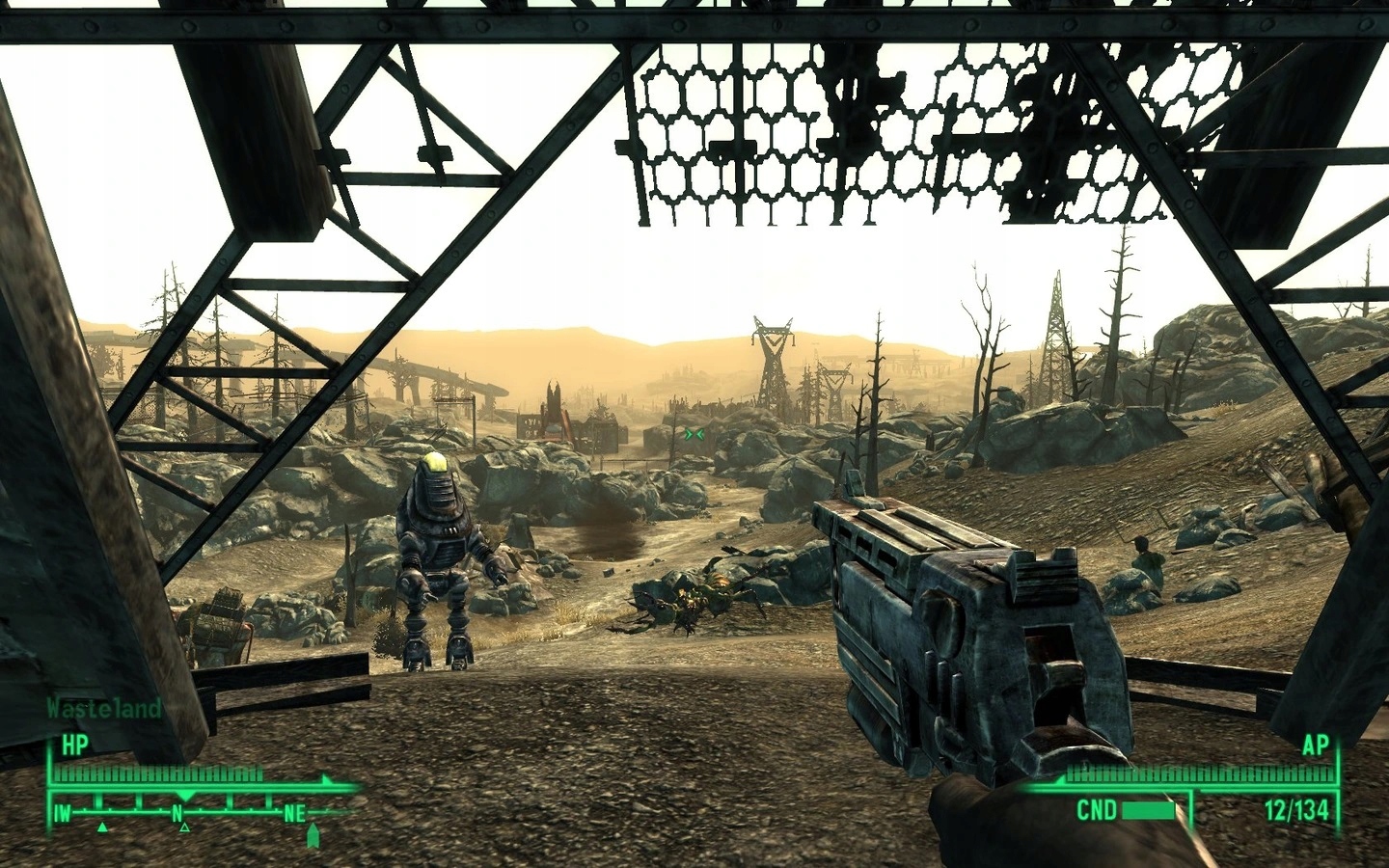The height and width of the screenshot is (868, 1389).
Task: Click the IW label on the compass strip
Action: (62, 812)
